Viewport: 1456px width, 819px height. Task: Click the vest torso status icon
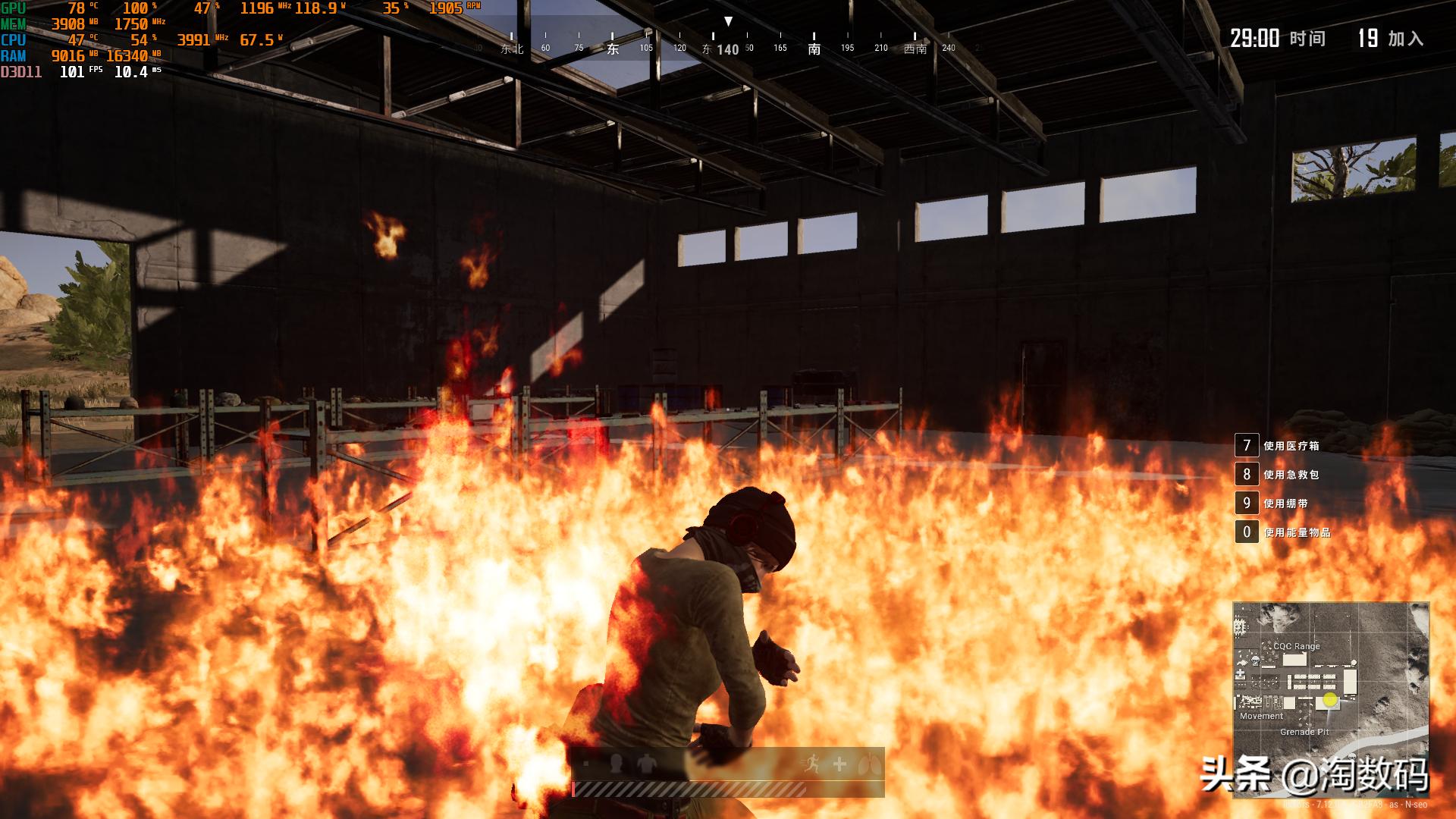(x=646, y=764)
